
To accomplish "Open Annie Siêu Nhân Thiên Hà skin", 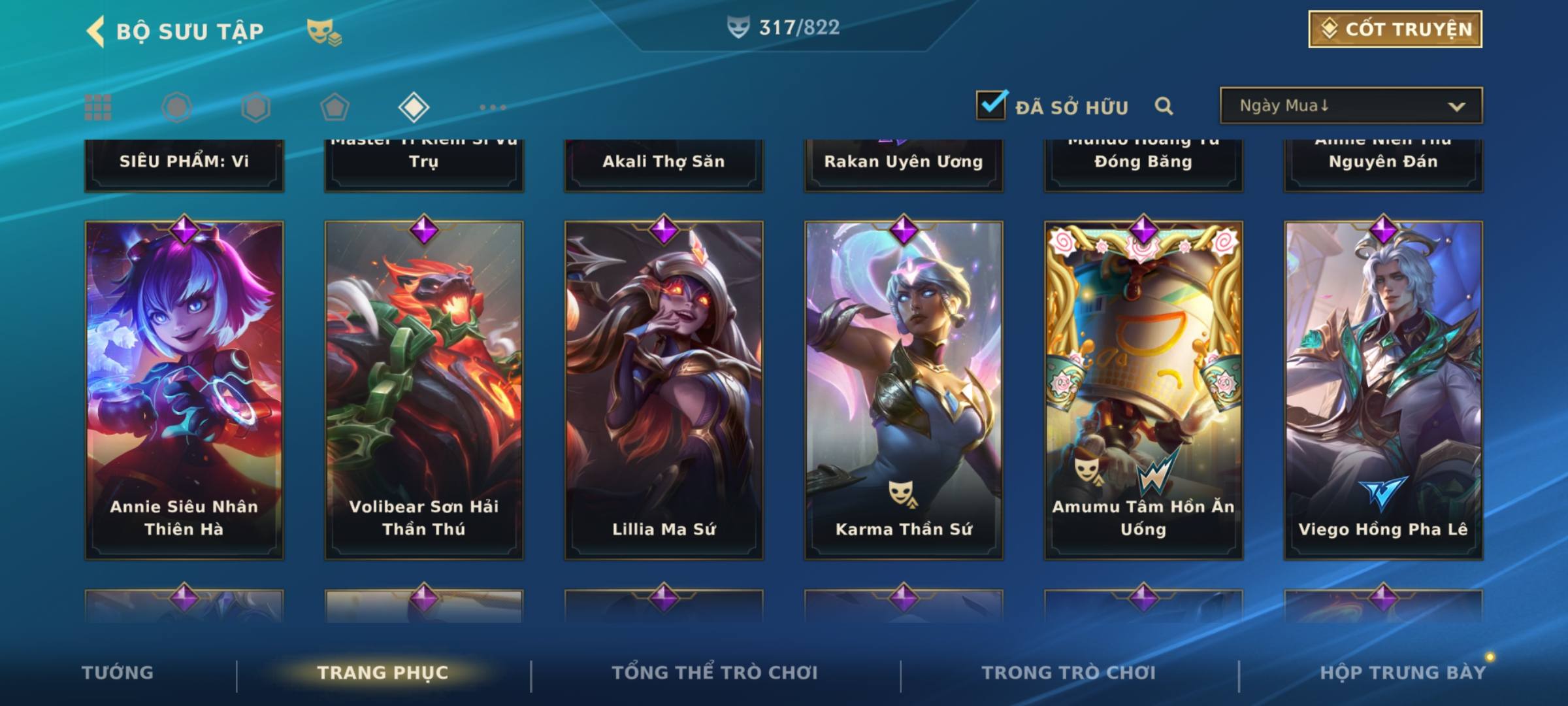I will [184, 390].
